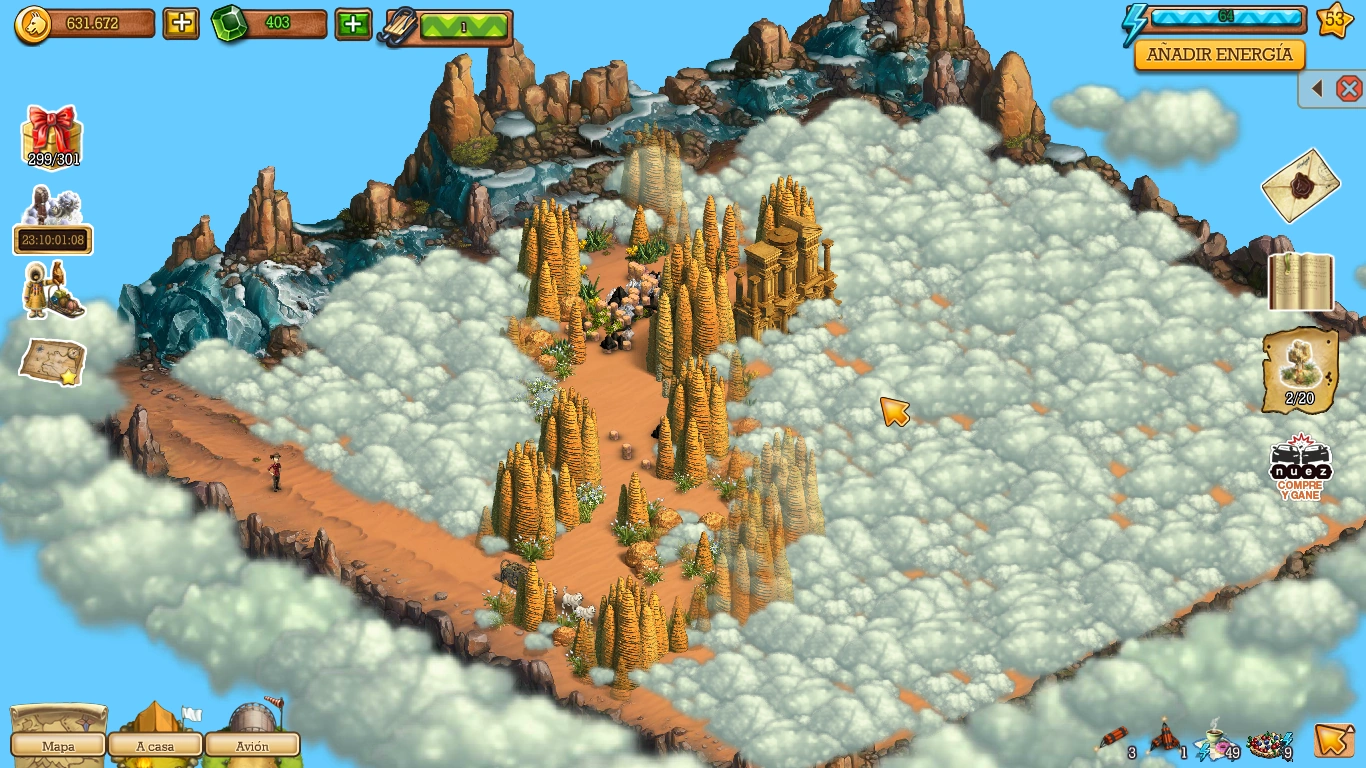
Task: Buy more green emeralds with the plus button
Action: pos(353,23)
